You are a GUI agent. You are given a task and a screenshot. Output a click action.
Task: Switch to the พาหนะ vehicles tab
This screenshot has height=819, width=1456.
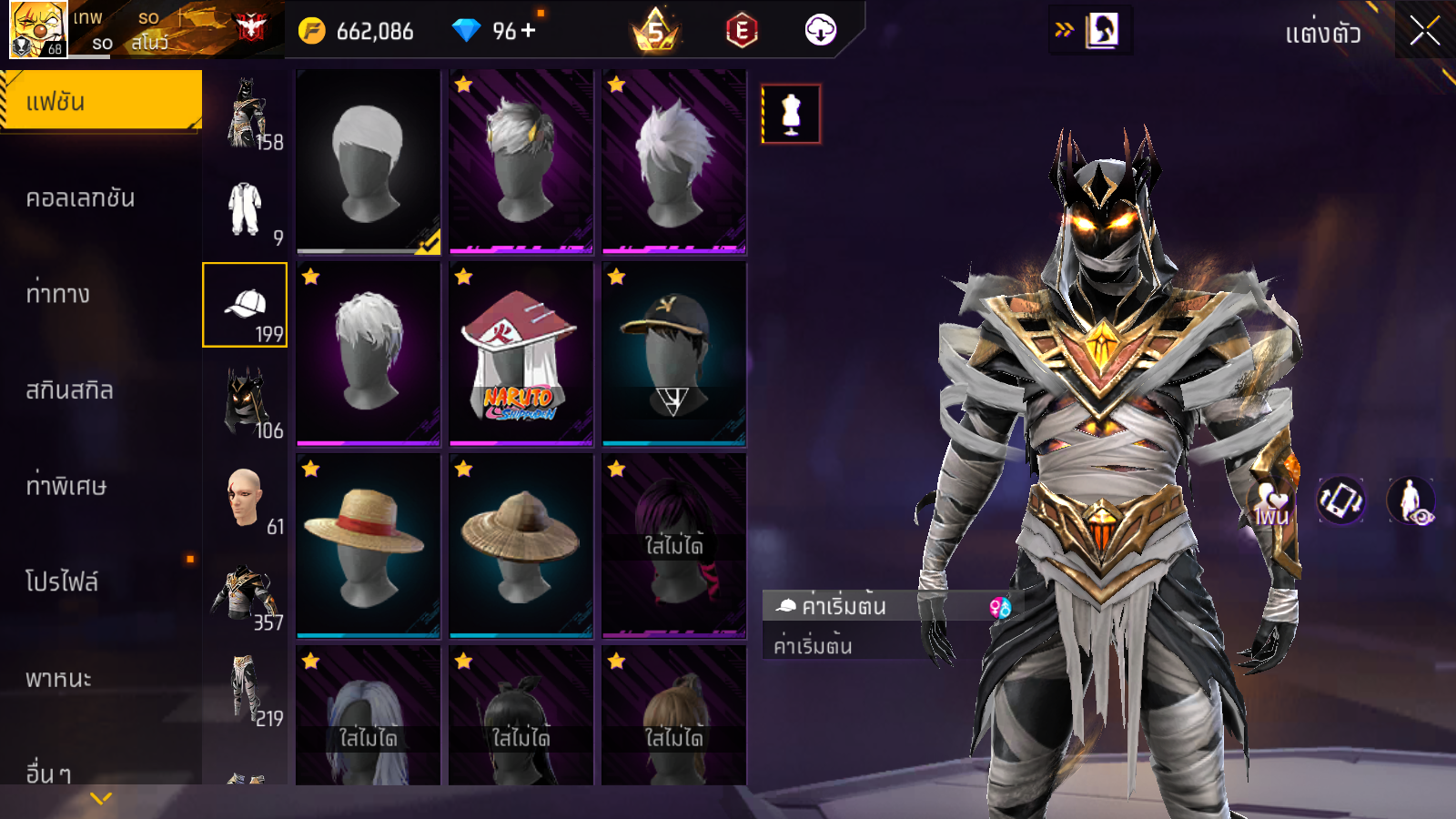point(59,678)
